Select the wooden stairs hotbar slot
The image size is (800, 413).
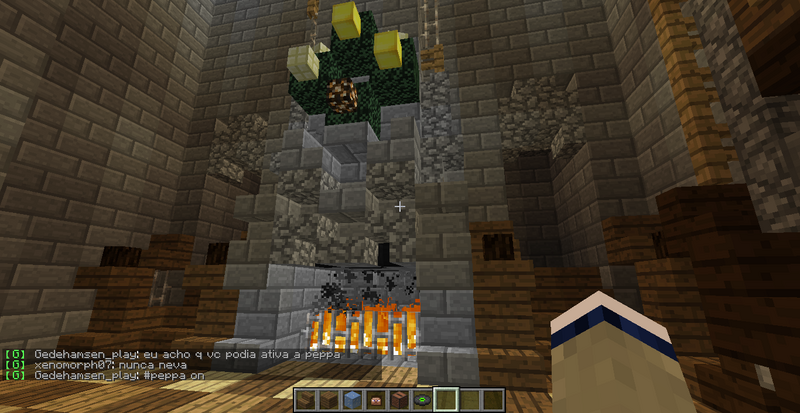(306, 400)
